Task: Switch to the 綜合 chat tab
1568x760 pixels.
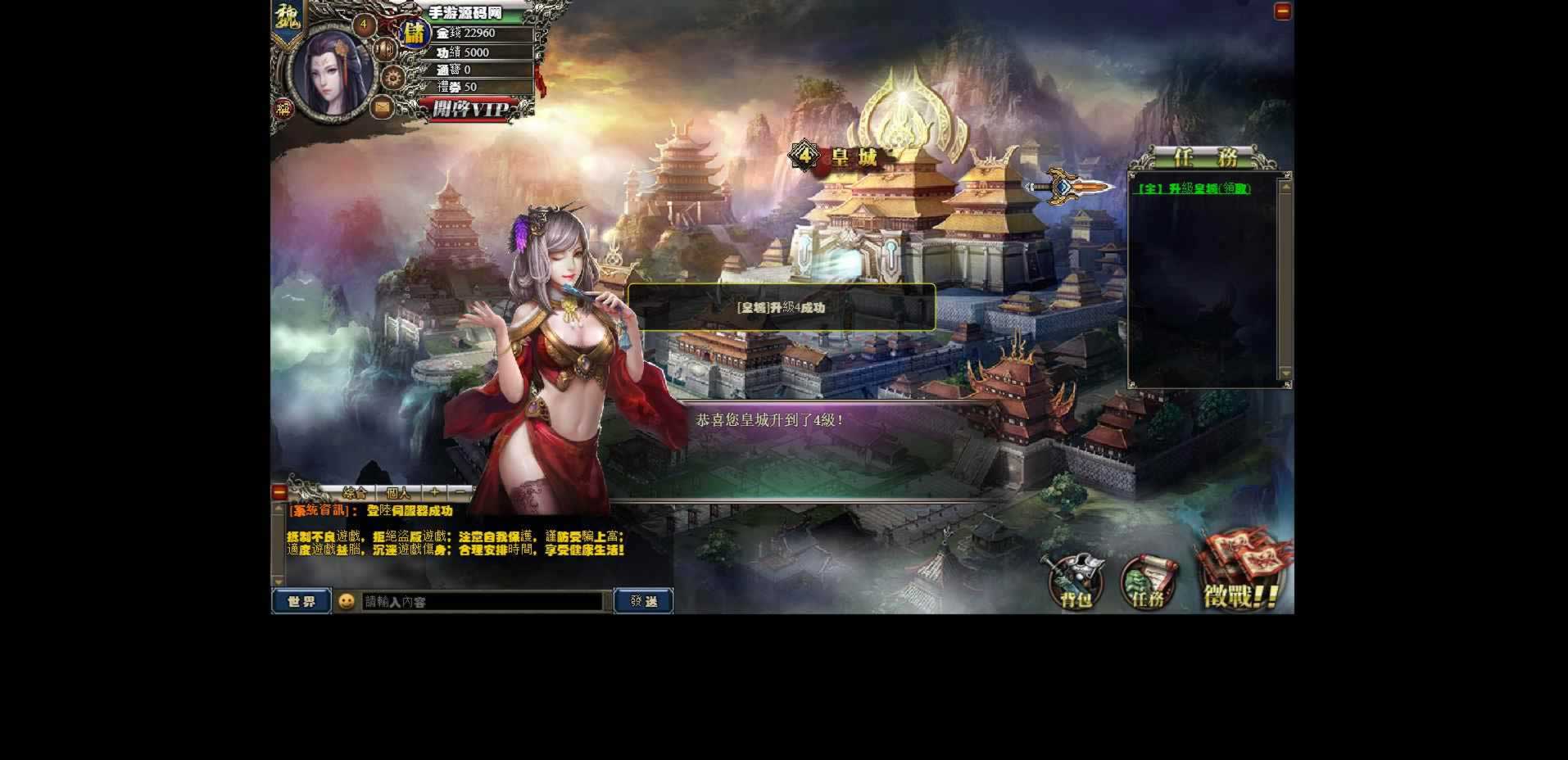Action: pos(355,493)
